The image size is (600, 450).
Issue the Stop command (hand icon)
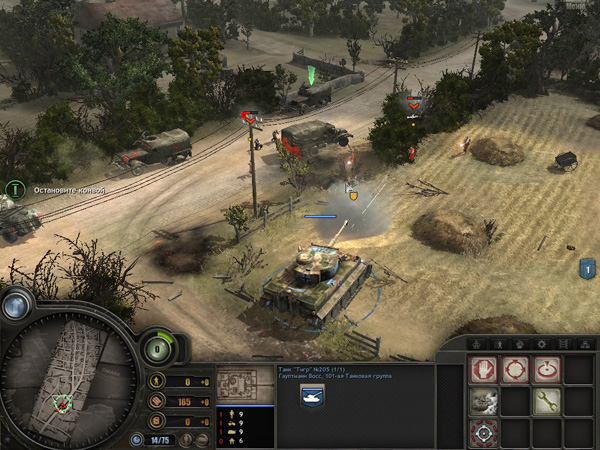click(484, 371)
